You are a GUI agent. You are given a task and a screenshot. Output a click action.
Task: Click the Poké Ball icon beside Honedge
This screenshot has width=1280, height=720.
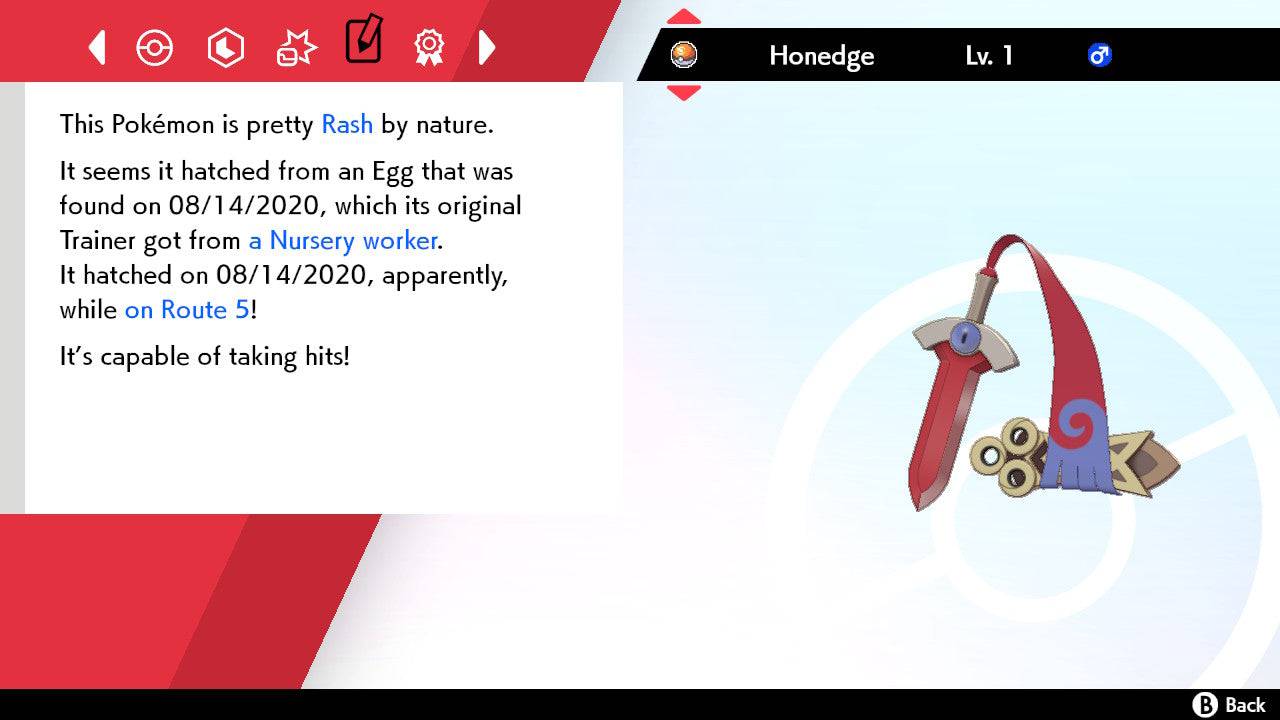pyautogui.click(x=685, y=56)
